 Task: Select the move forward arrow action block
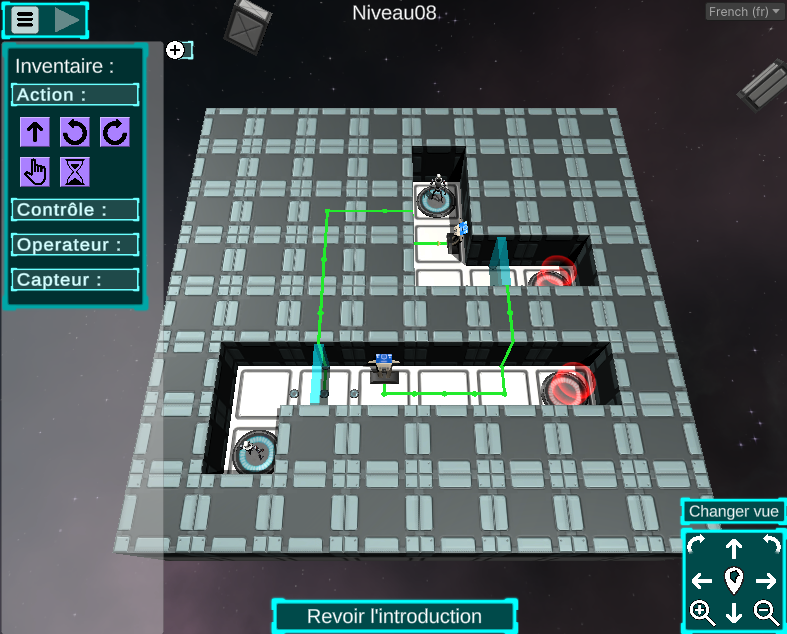point(35,132)
